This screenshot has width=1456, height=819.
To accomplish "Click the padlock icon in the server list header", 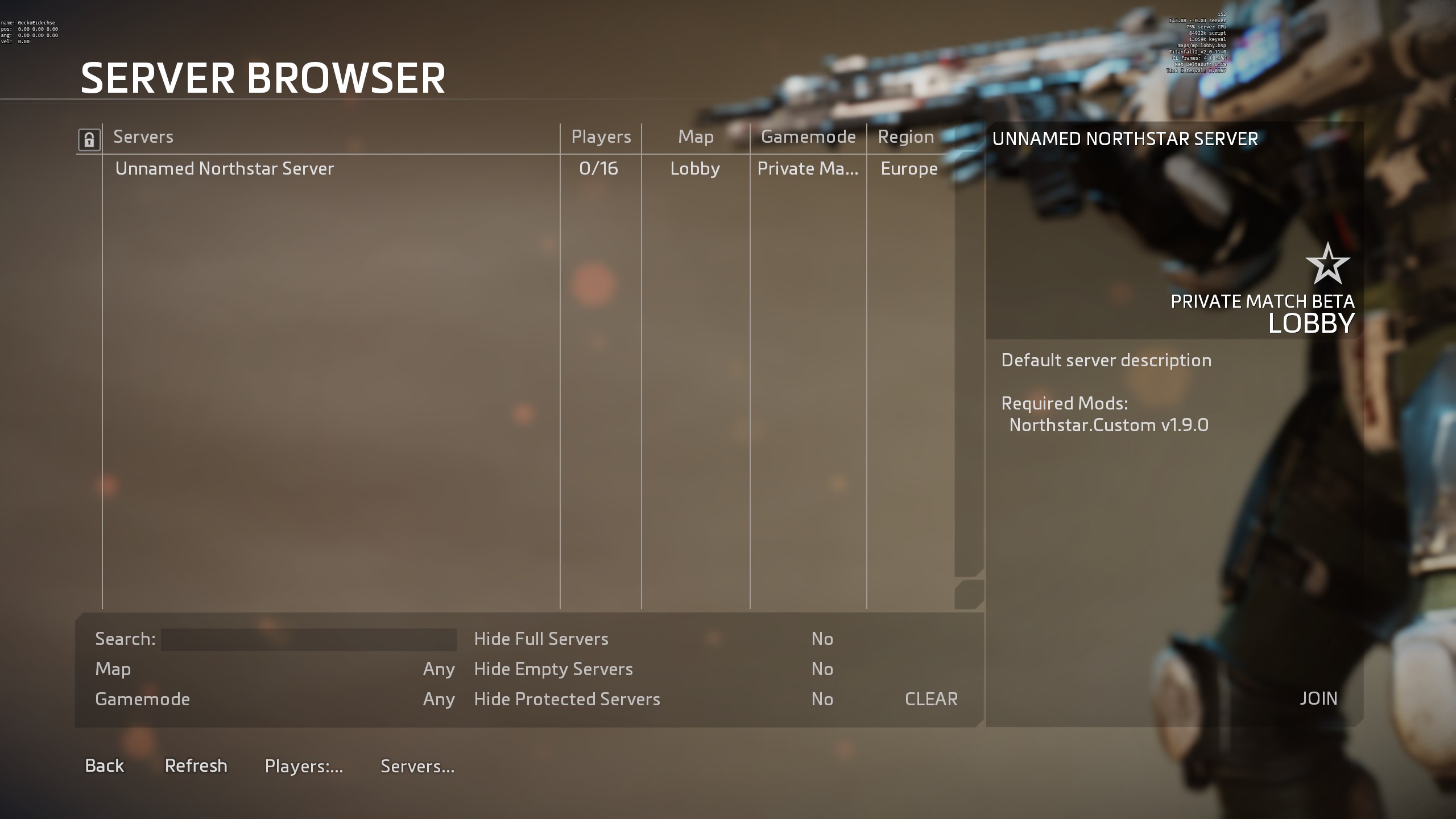I will (x=88, y=138).
